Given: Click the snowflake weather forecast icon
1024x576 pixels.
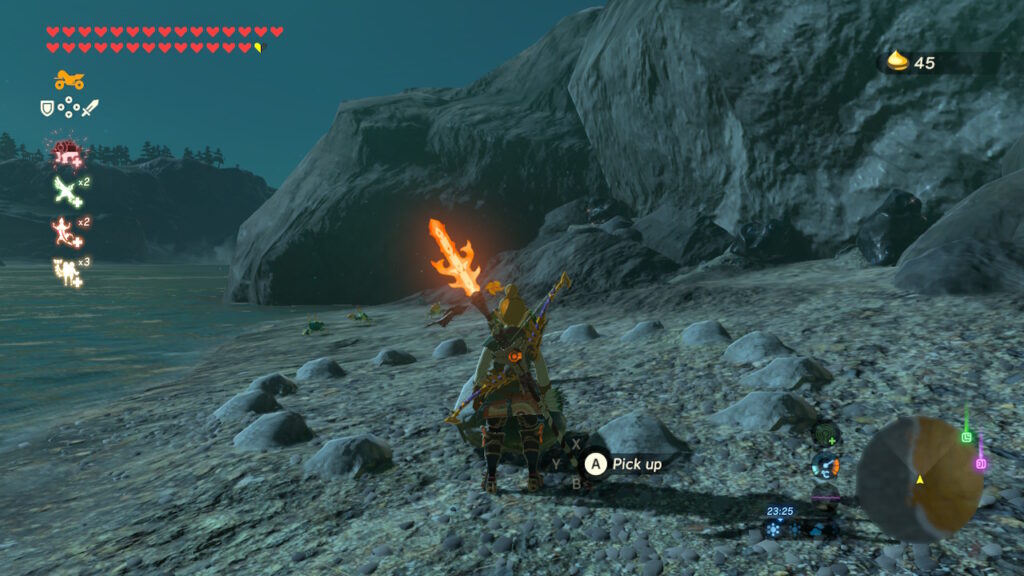Looking at the screenshot, I should (x=774, y=530).
